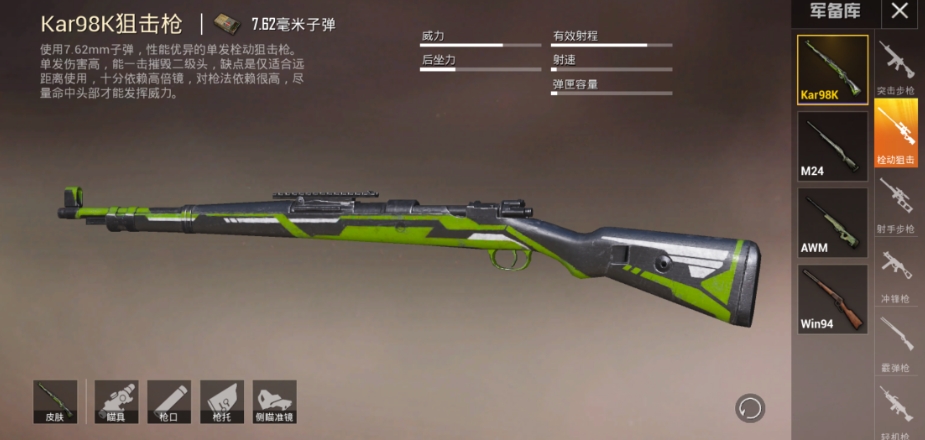Show the 轻机枪 light machine gun category
The image size is (925, 440).
pyautogui.click(x=896, y=410)
